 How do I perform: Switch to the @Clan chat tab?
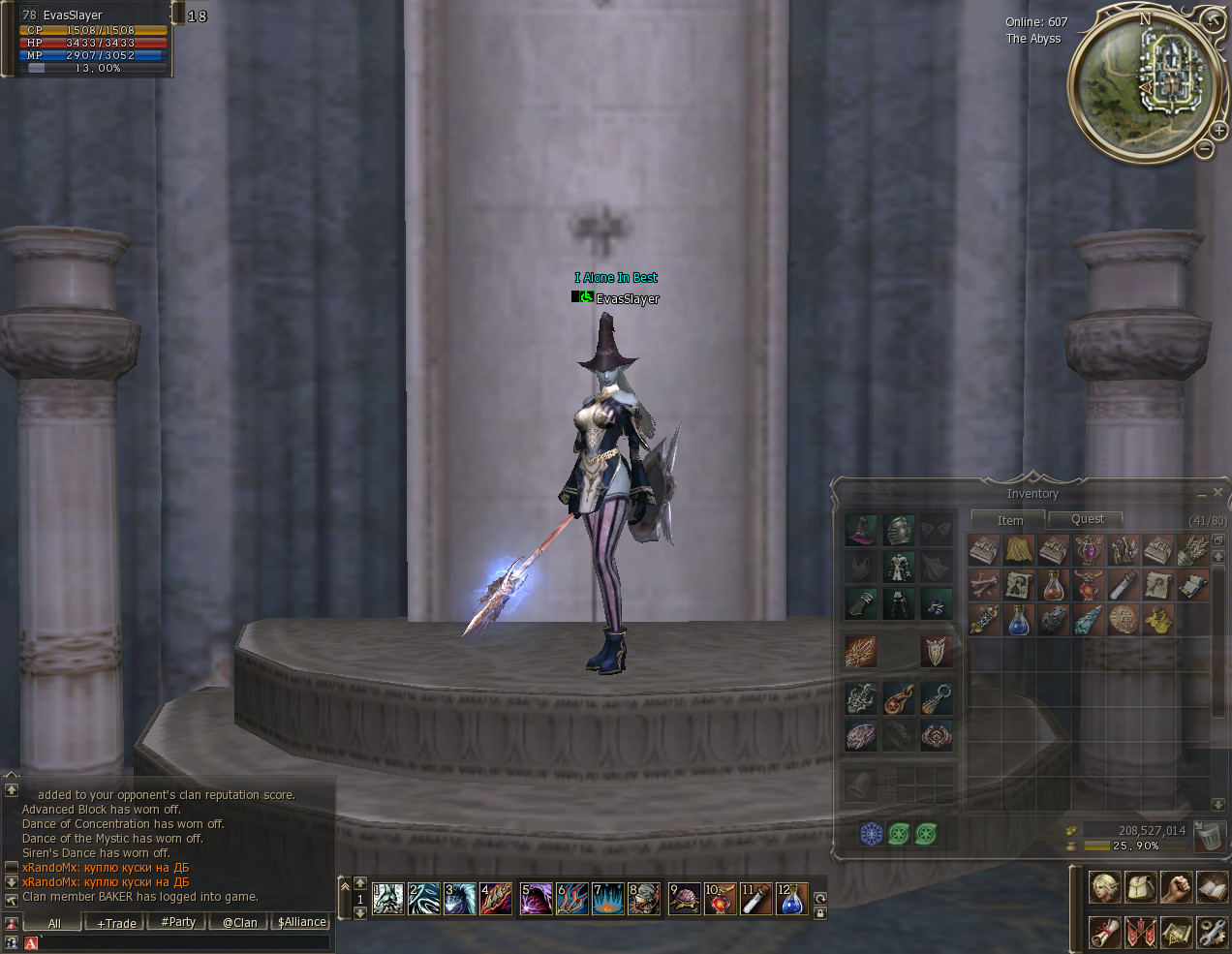click(239, 923)
